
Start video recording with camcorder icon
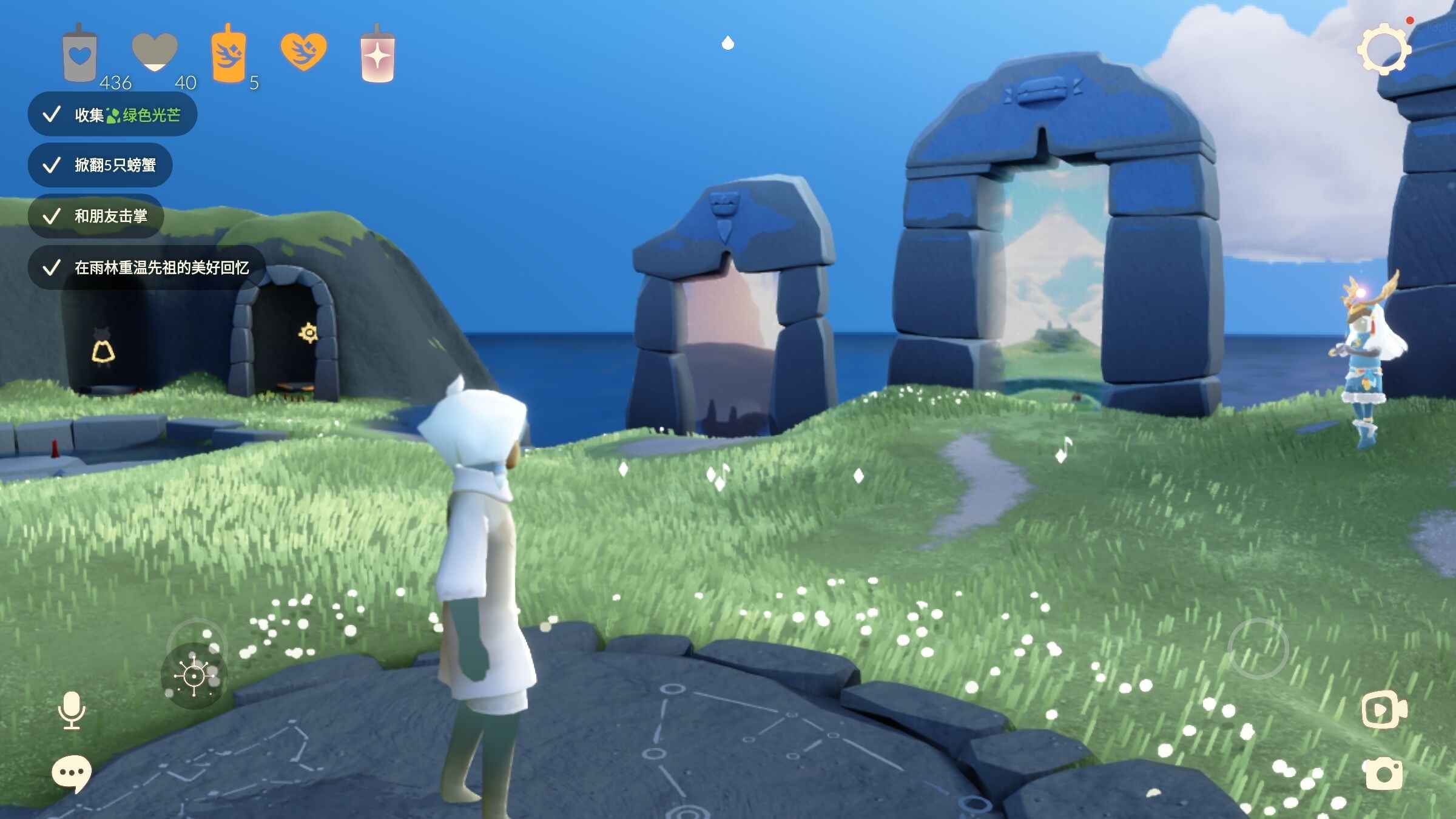[1384, 709]
